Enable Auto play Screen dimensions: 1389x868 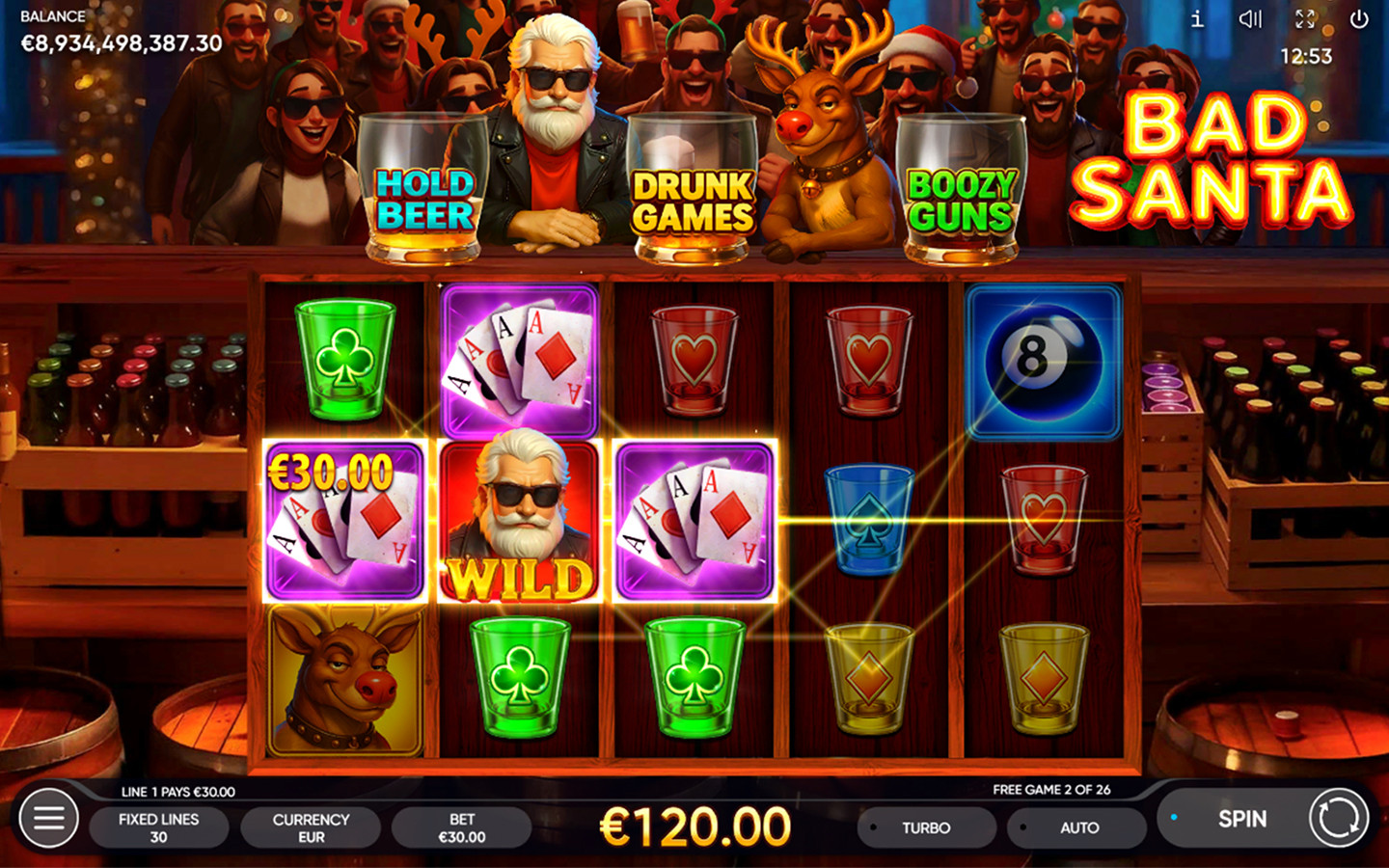coord(1076,827)
